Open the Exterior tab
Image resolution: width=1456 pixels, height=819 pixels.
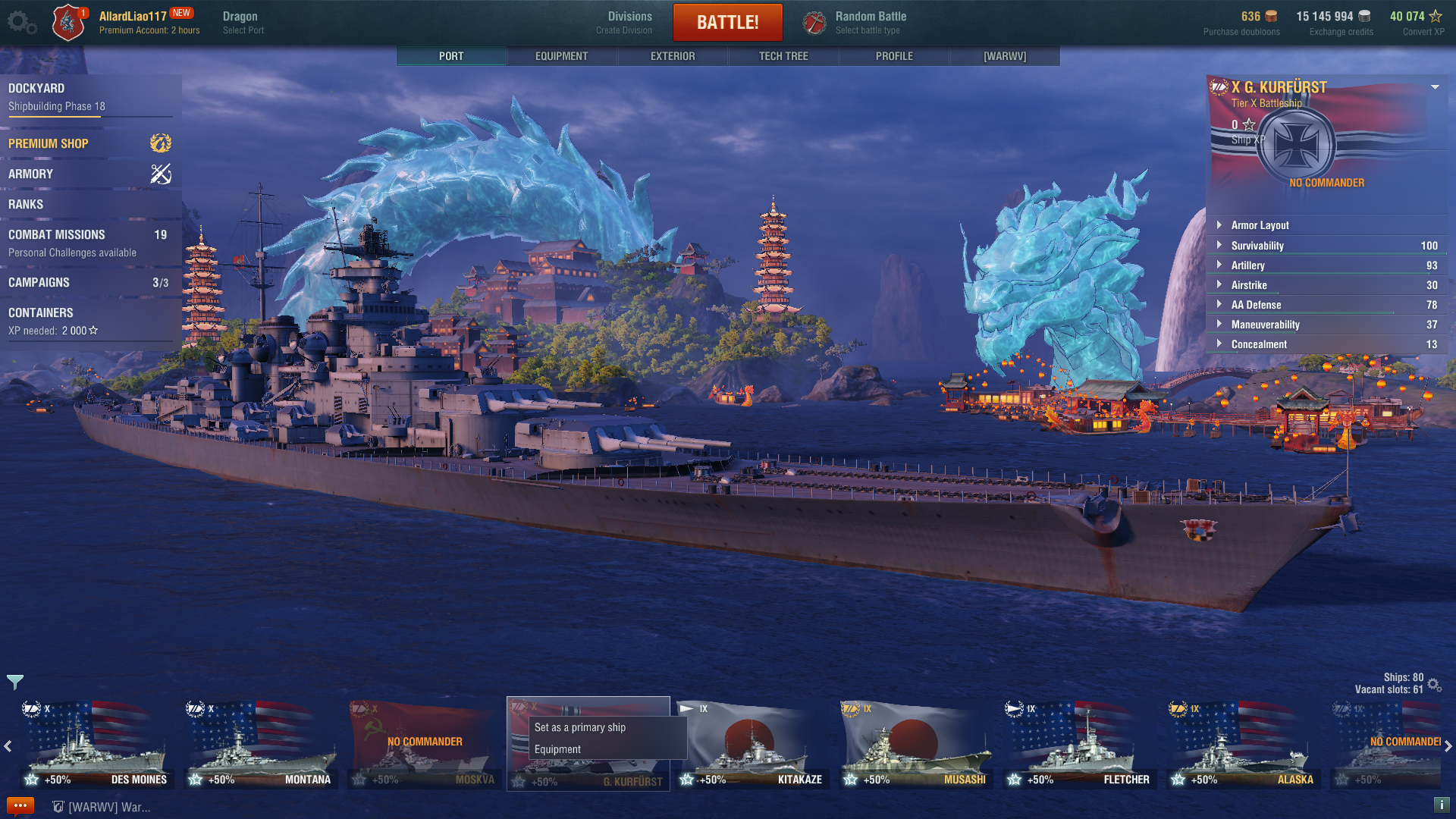pyautogui.click(x=672, y=56)
